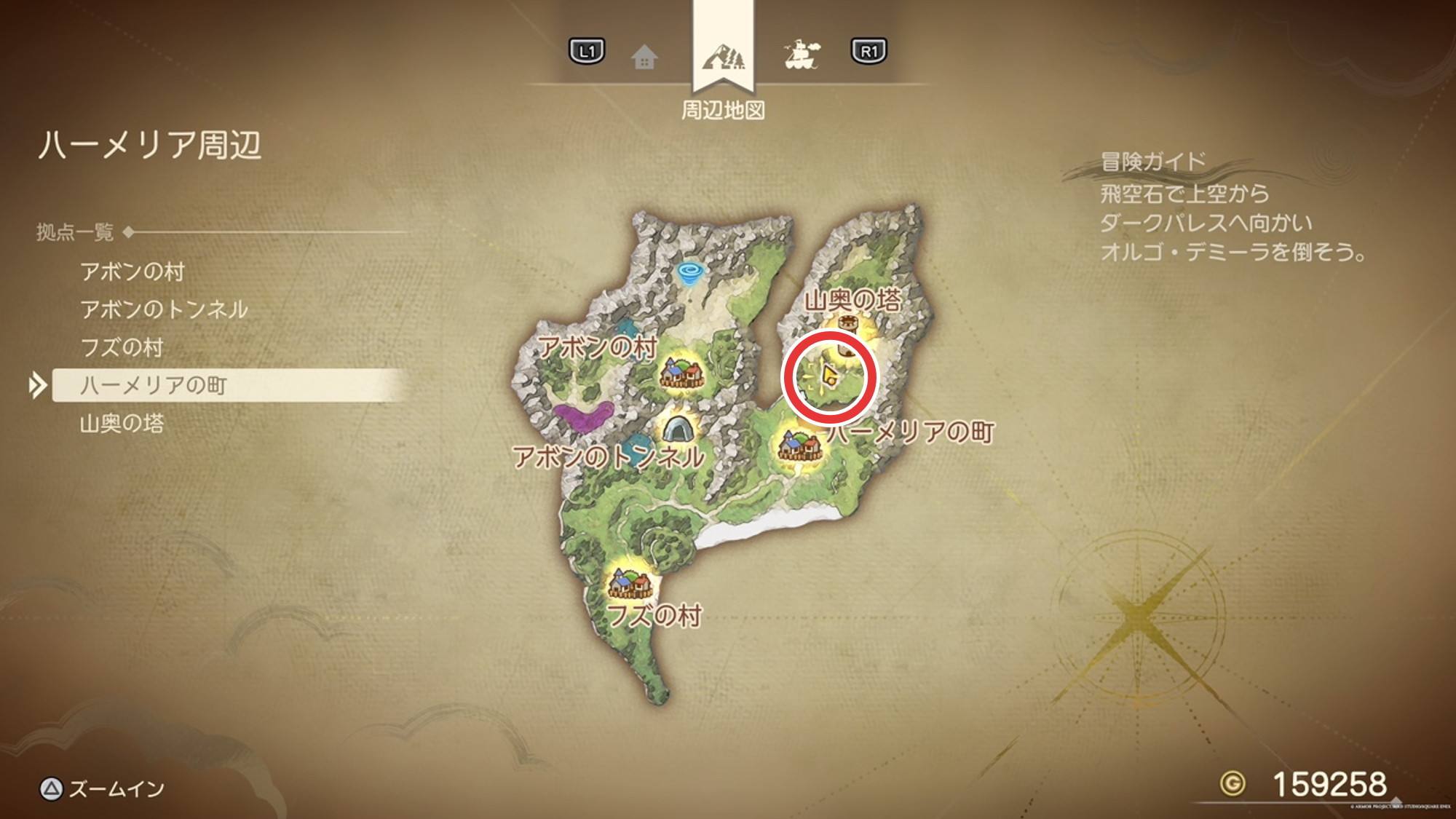Choose アボンのトンネル from the list
This screenshot has width=1456, height=819.
(164, 310)
